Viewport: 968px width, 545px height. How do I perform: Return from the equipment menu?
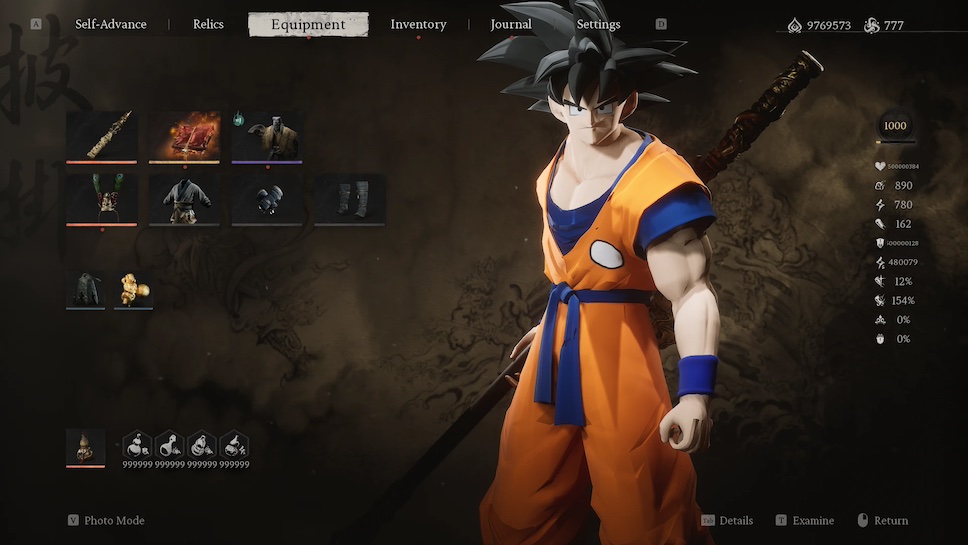pos(890,520)
